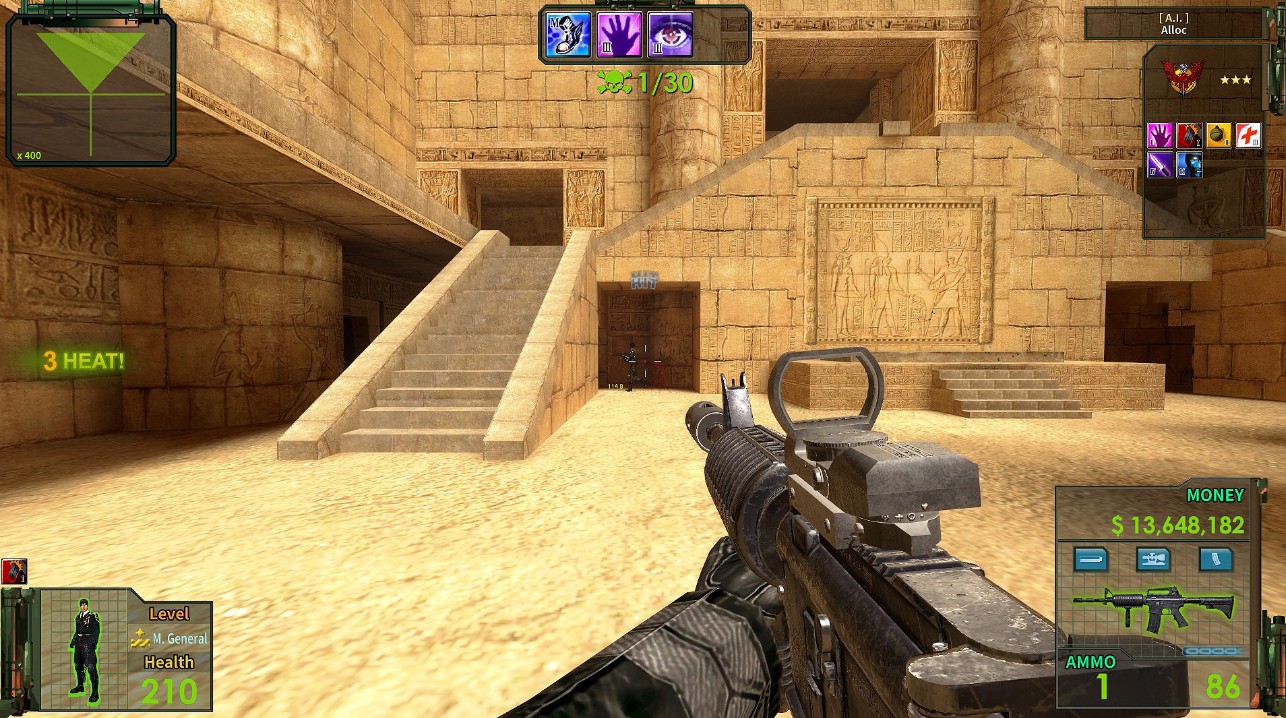The height and width of the screenshot is (718, 1286).
Task: Activate the blue face skill icon
Action: coord(1188,165)
